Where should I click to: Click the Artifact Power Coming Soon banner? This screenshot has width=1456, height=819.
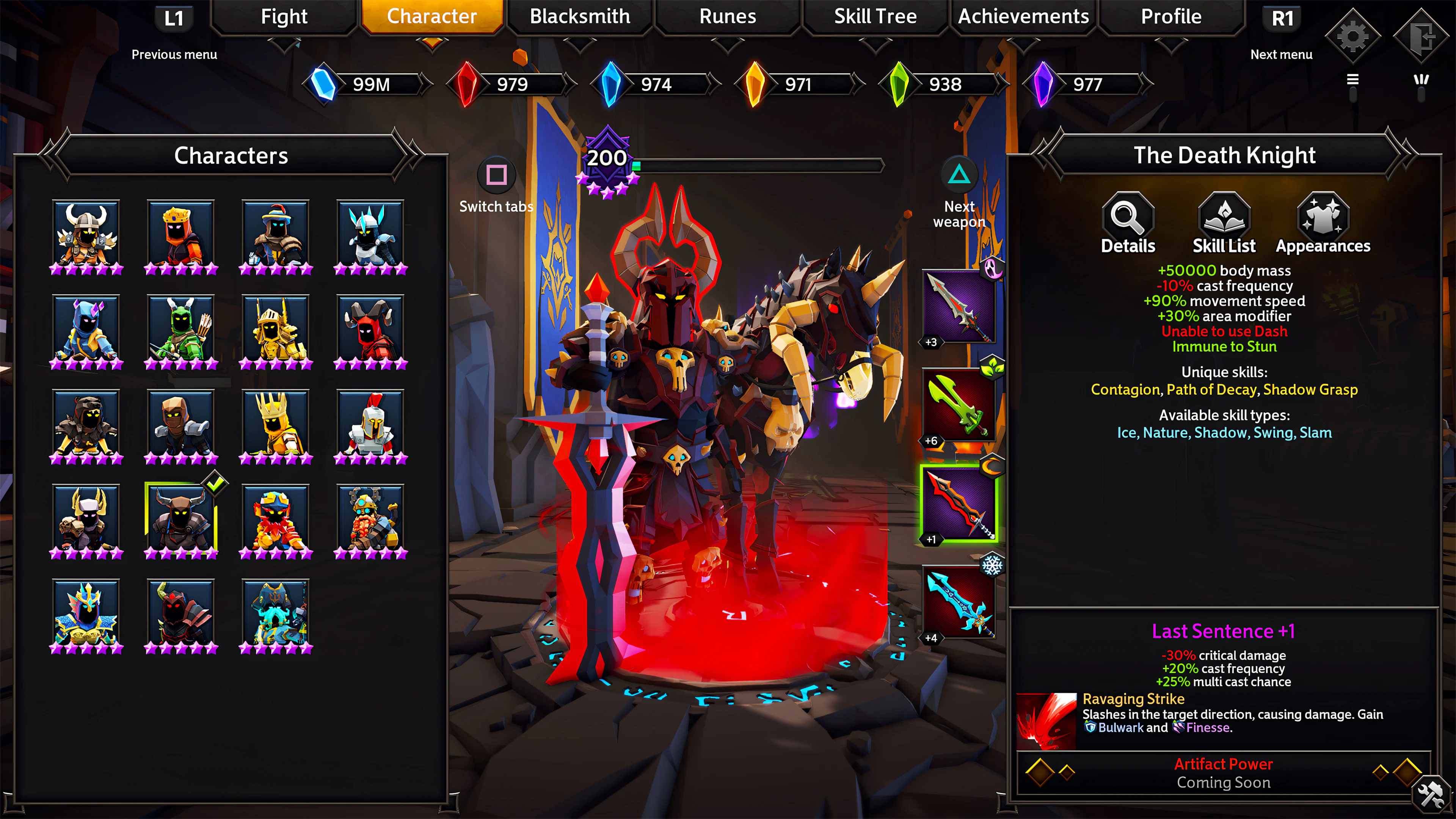(x=1224, y=773)
